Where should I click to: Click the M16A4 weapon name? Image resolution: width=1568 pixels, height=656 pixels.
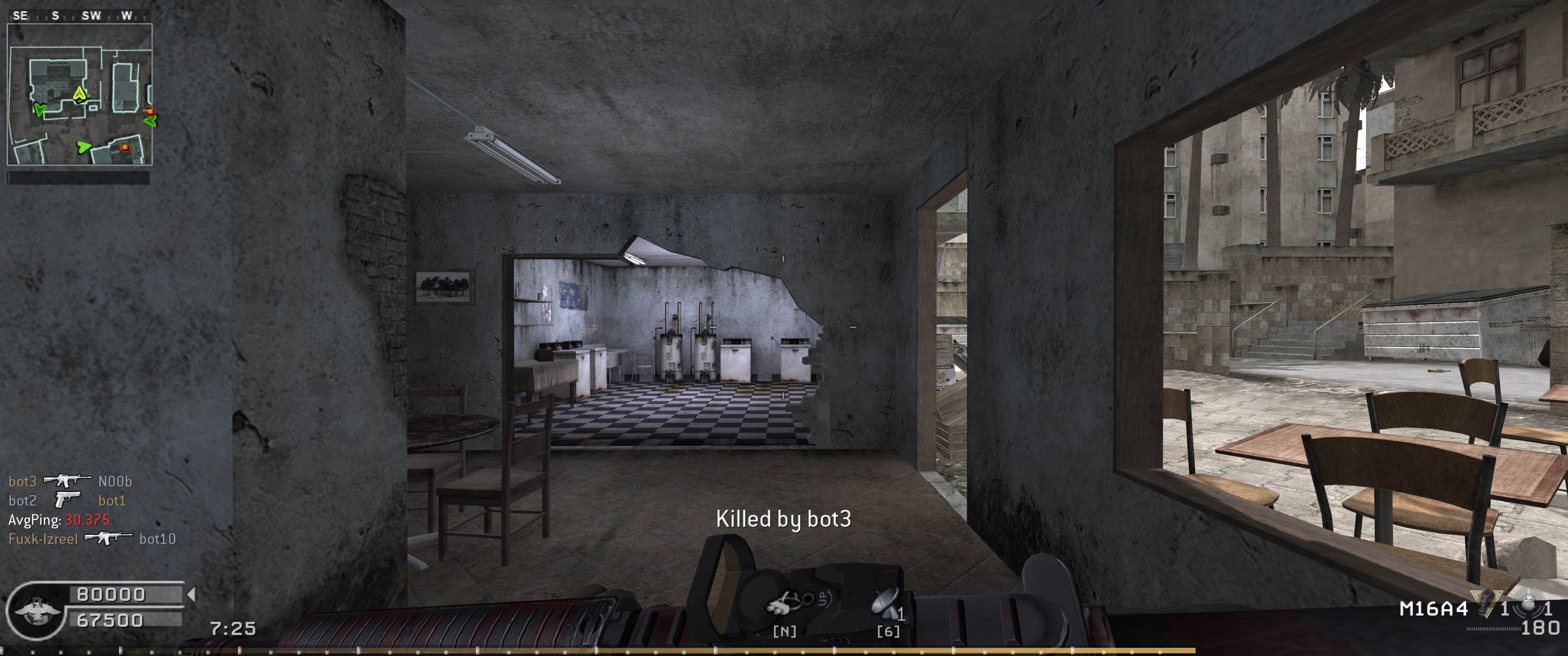(x=1433, y=609)
